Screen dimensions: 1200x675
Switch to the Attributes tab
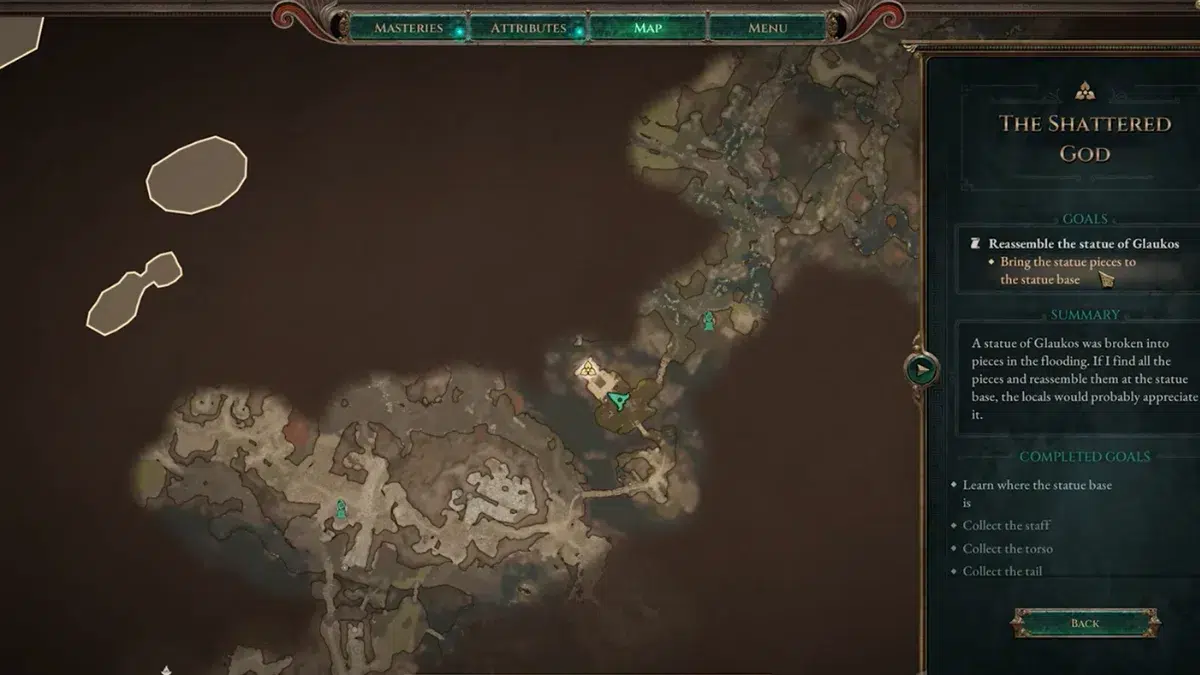click(x=528, y=28)
